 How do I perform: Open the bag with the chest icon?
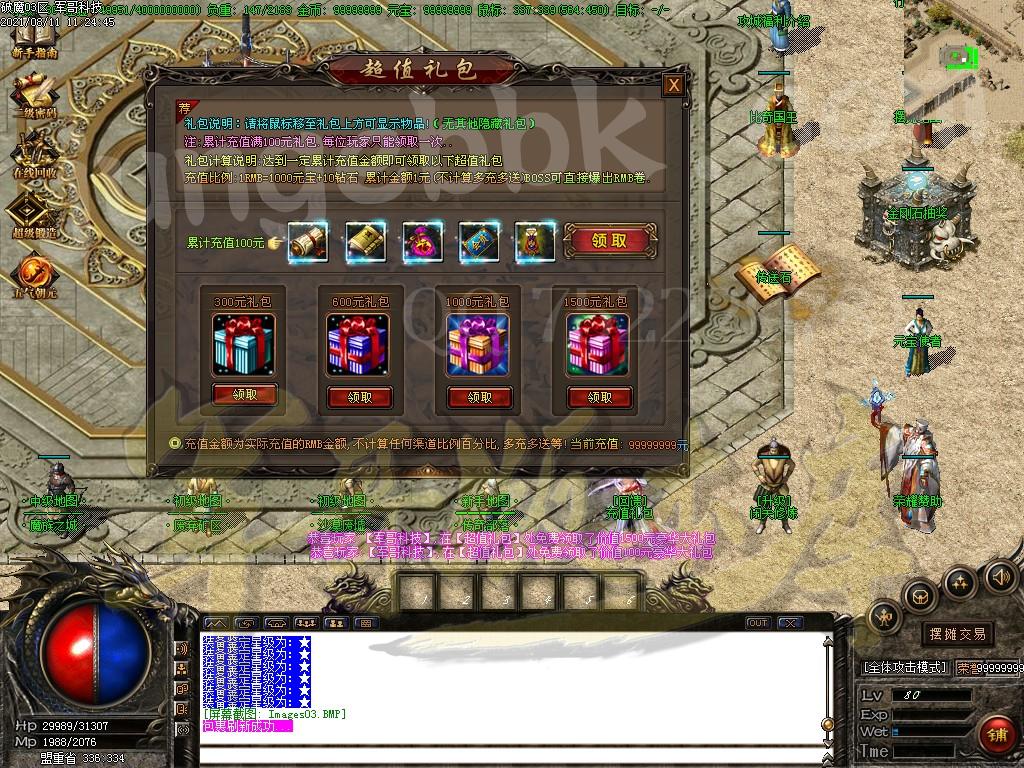[x=919, y=597]
